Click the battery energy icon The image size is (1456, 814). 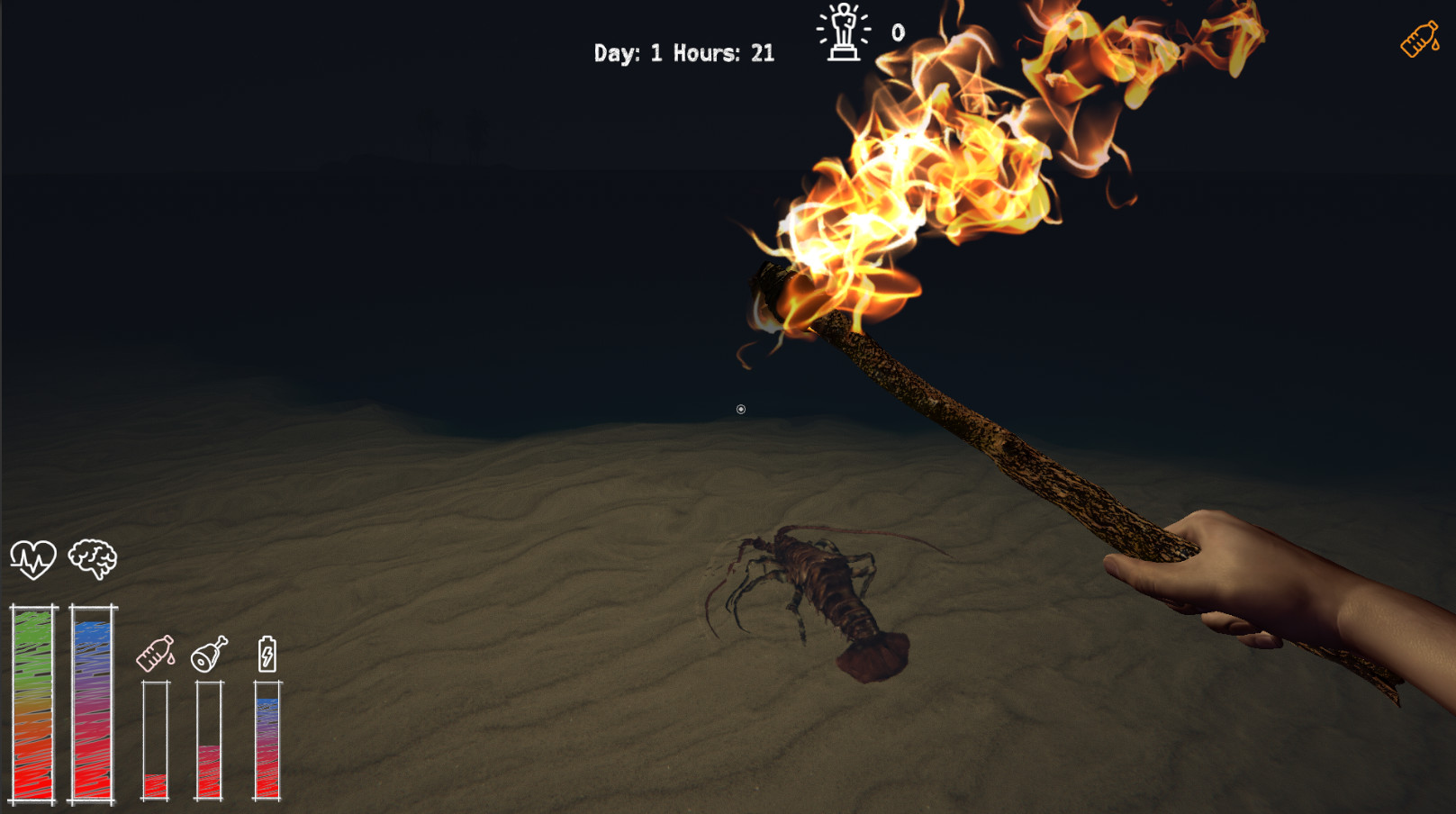tap(267, 654)
